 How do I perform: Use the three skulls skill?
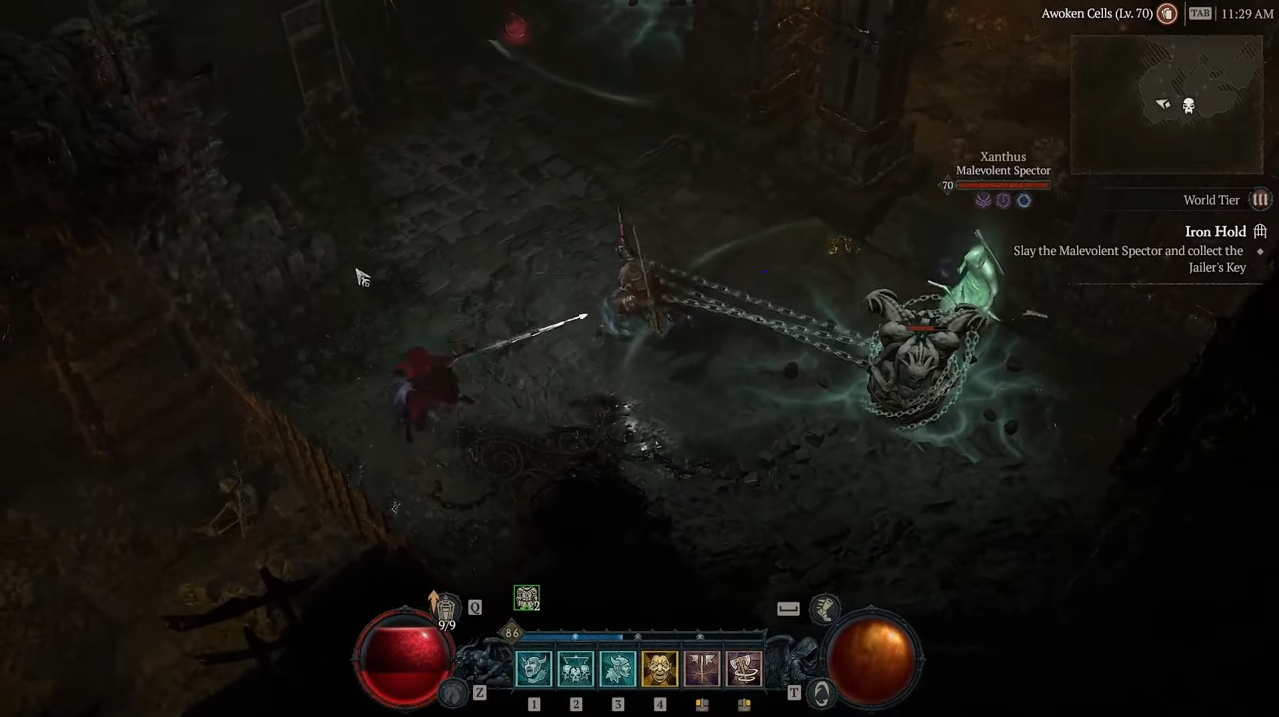(x=576, y=669)
